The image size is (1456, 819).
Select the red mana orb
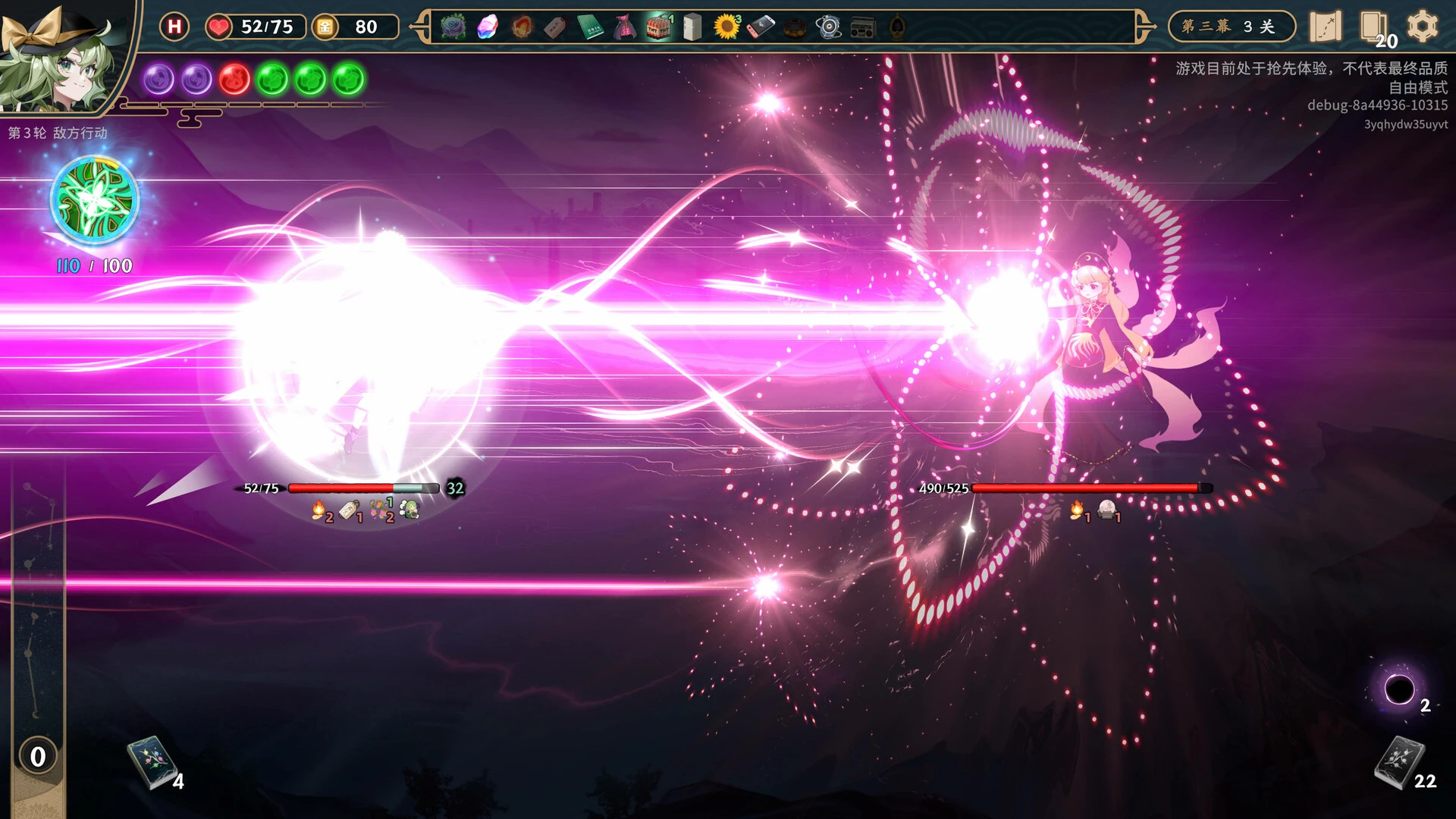pos(234,79)
